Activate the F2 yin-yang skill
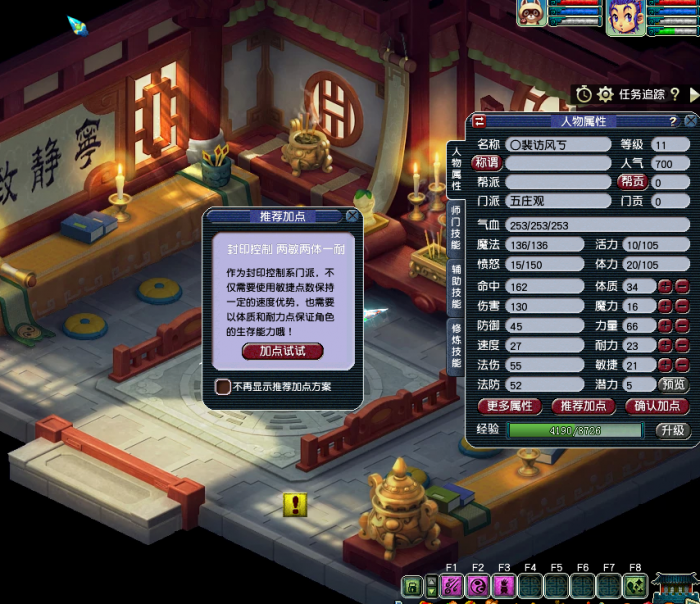Screen dimensions: 700x604 (x=478, y=587)
